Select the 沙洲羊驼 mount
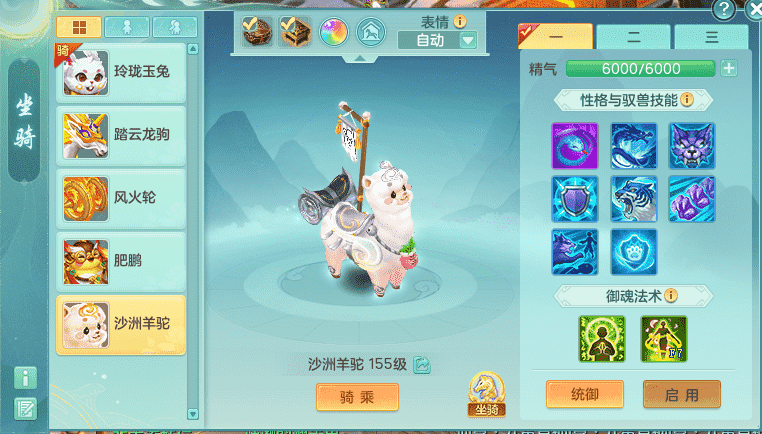762x434 pixels. (x=121, y=325)
